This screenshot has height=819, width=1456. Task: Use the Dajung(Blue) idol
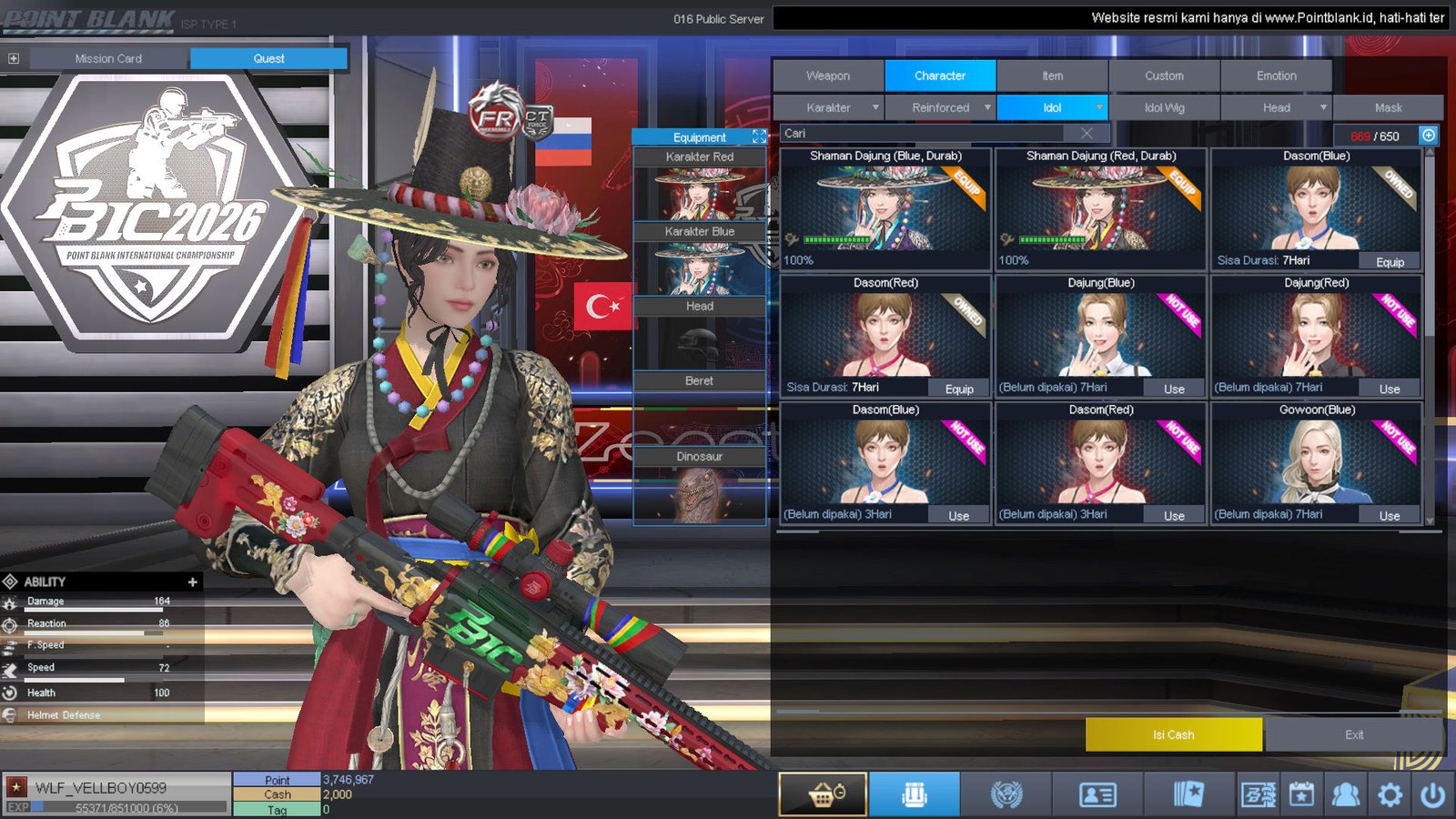click(1174, 389)
